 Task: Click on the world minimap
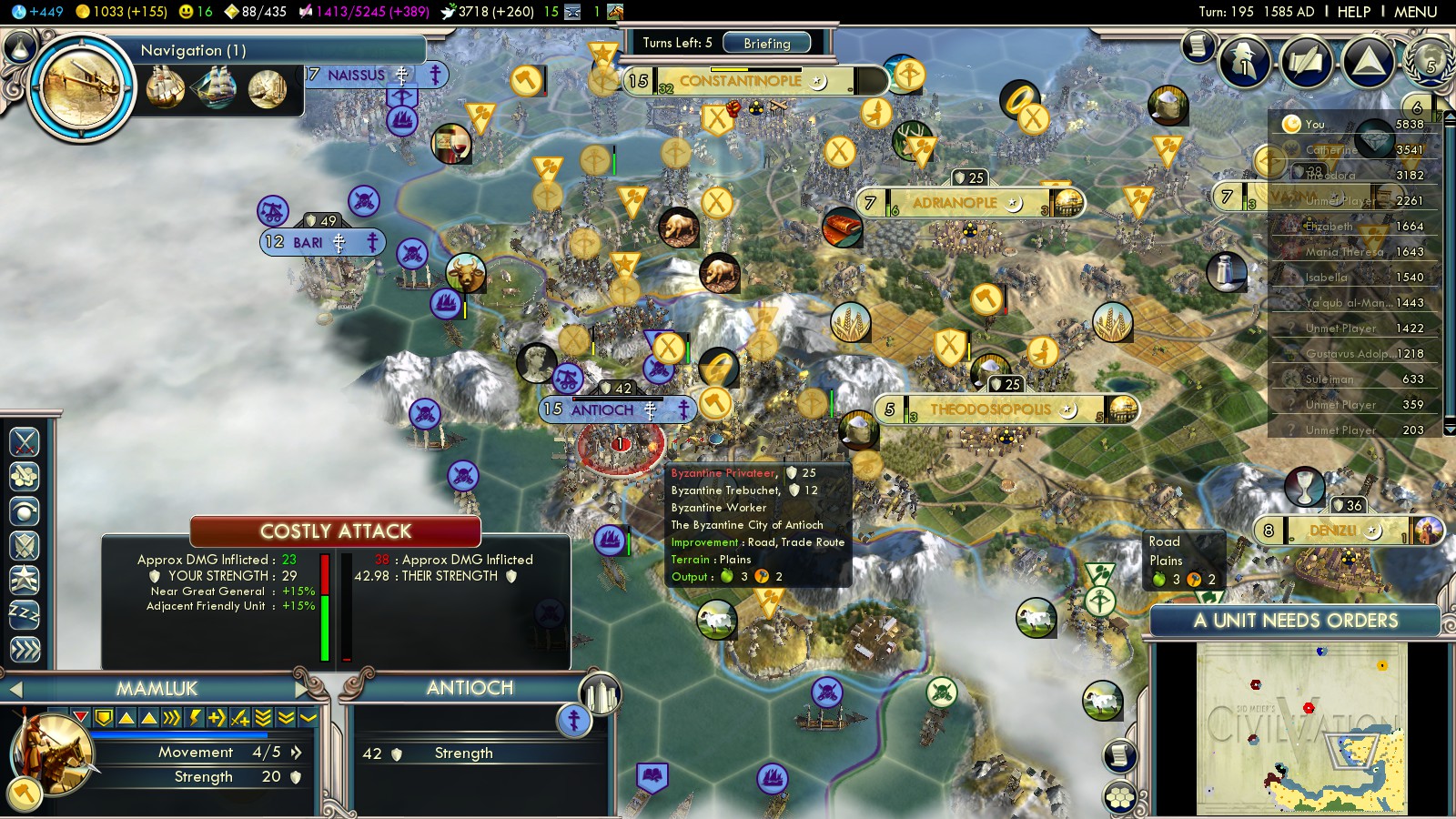(1301, 728)
